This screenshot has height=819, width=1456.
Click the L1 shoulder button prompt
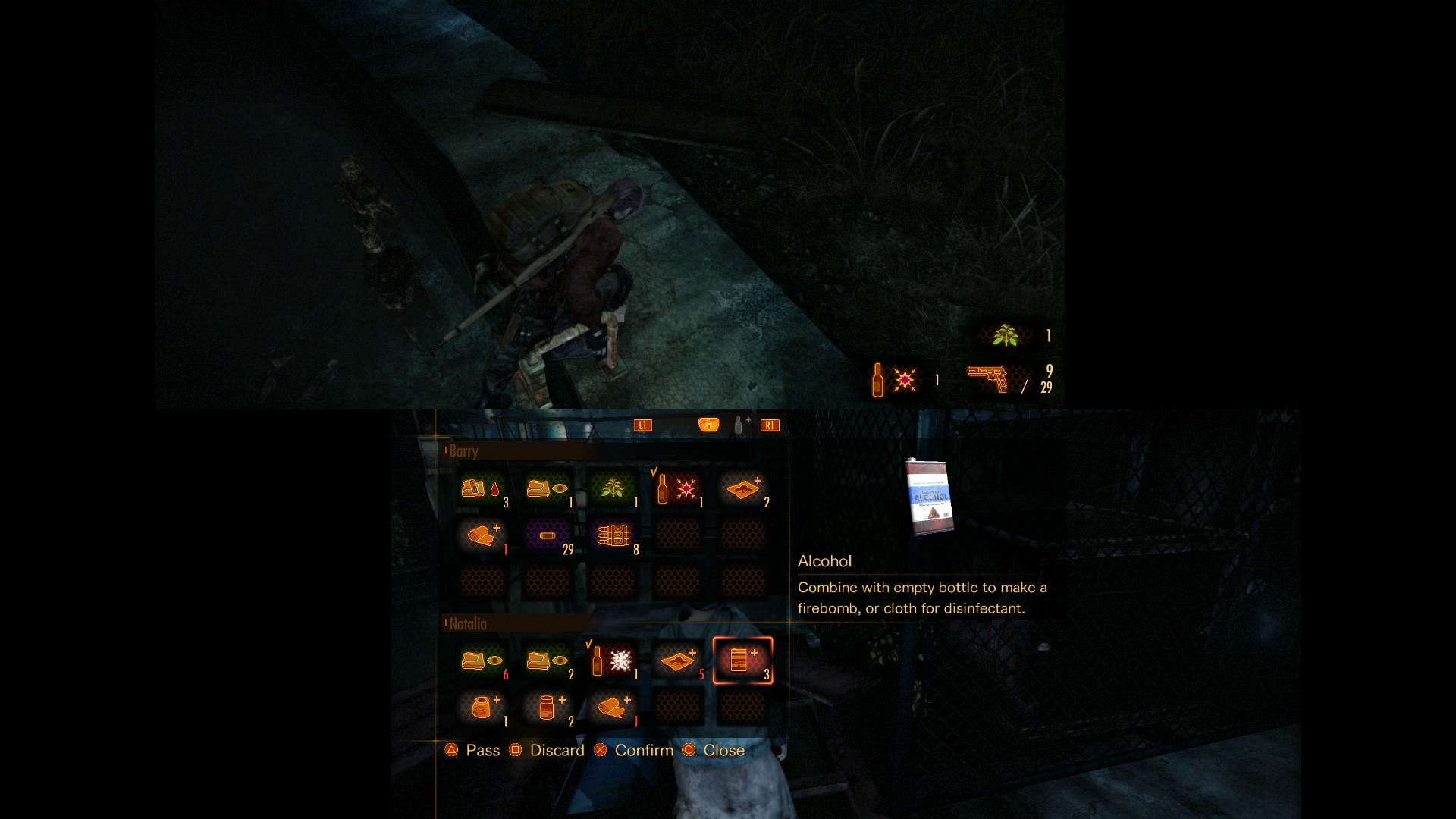[644, 425]
